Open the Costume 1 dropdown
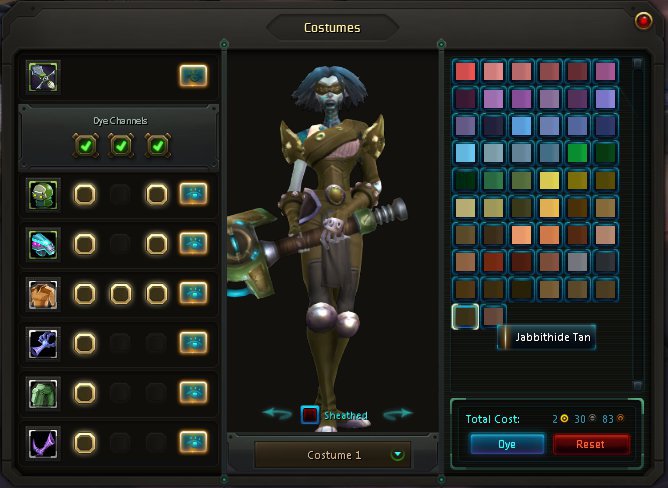This screenshot has height=488, width=668. pyautogui.click(x=398, y=455)
